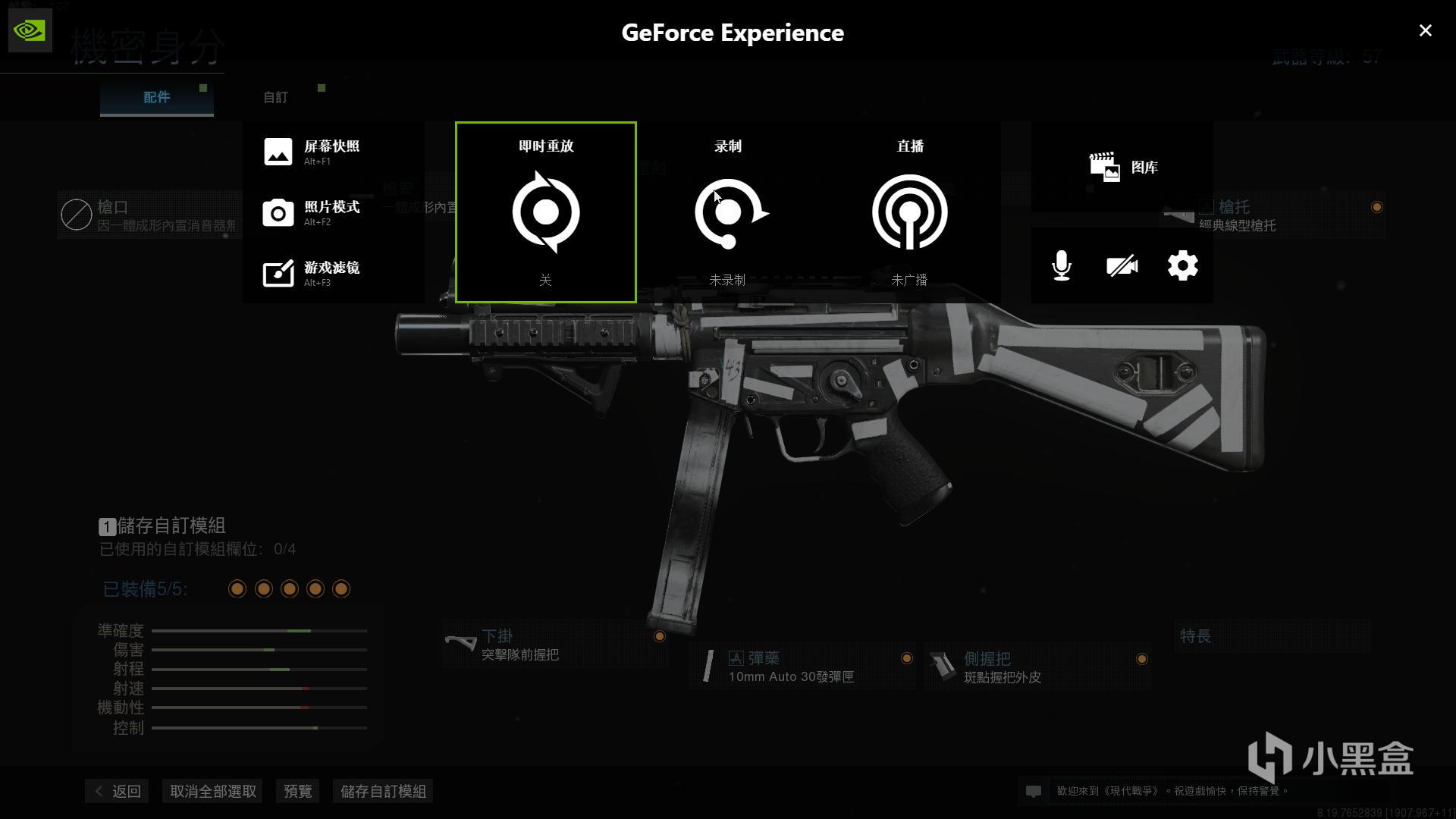The width and height of the screenshot is (1456, 819).
Task: Close the GeForce Experience overlay
Action: tap(1425, 30)
